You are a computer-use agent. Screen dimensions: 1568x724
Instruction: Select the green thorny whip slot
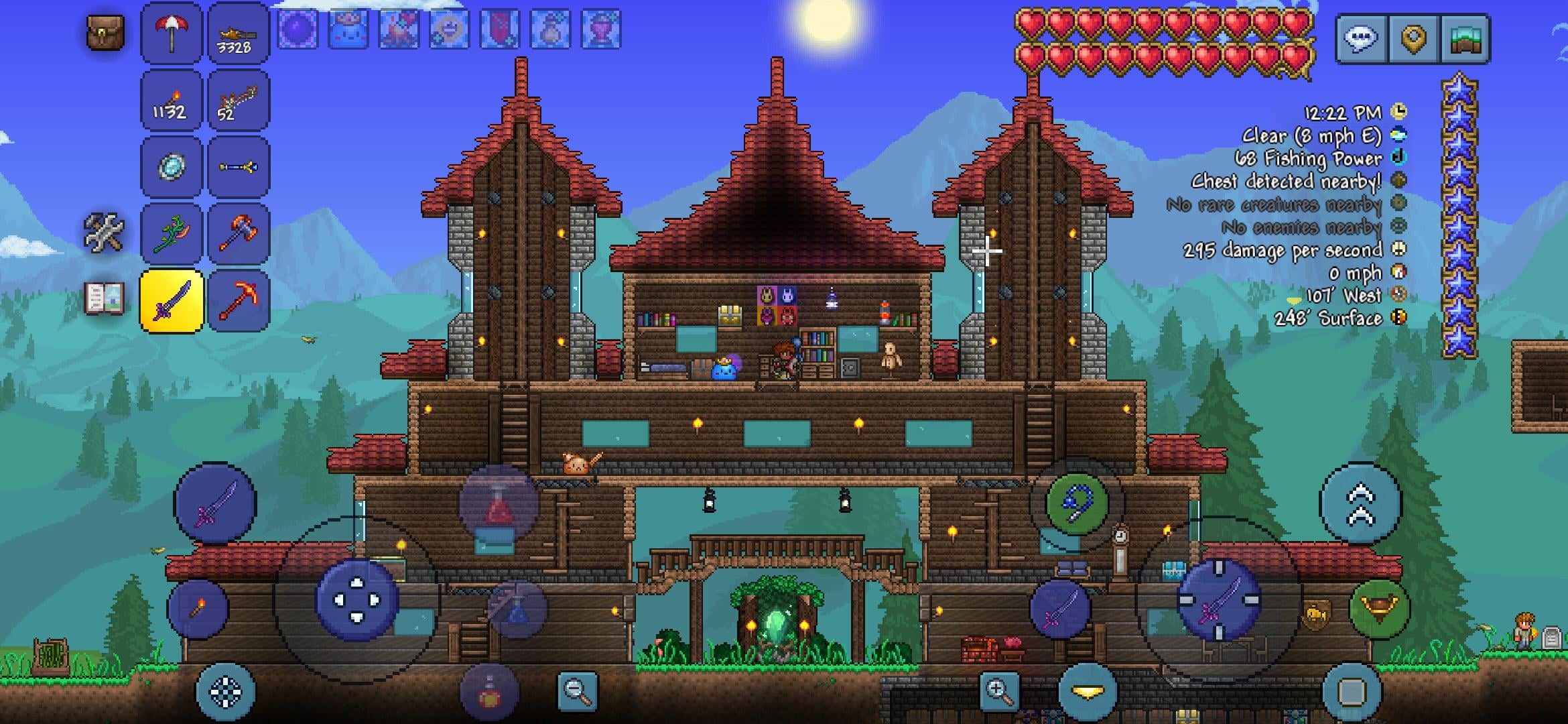click(172, 234)
